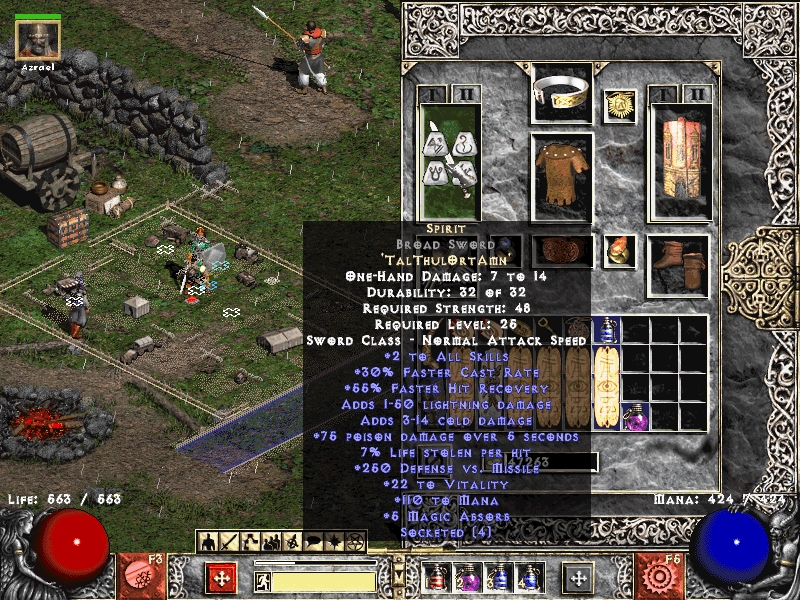Click the ring beside the boots
Image resolution: width=800 pixels, height=600 pixels.
pos(620,251)
